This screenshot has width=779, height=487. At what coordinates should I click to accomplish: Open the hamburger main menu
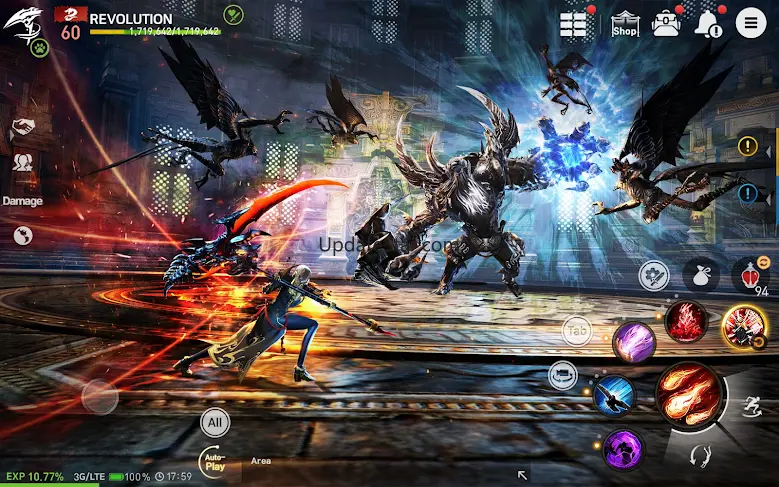click(x=750, y=23)
